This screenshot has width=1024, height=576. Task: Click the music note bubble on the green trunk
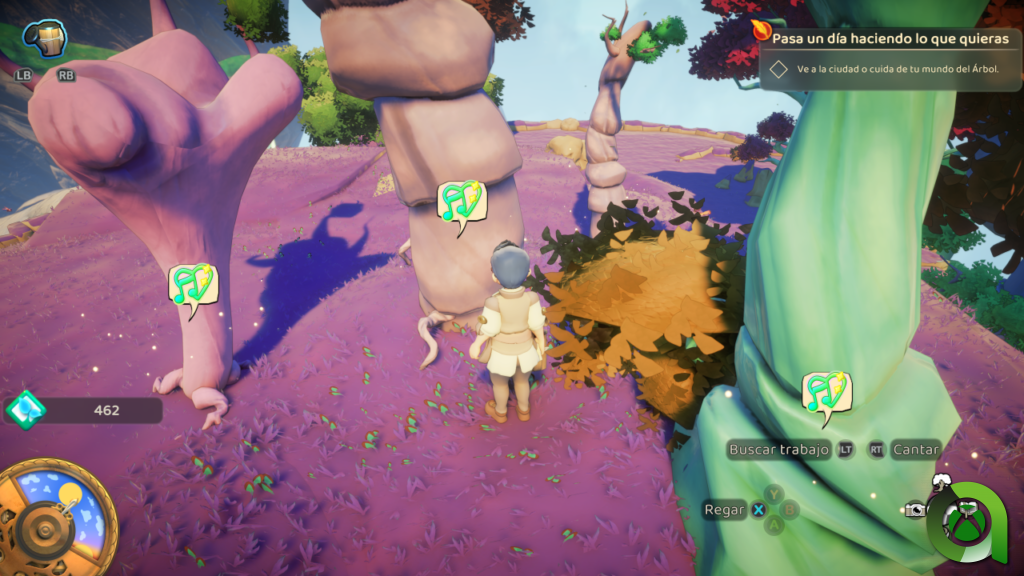[x=826, y=392]
